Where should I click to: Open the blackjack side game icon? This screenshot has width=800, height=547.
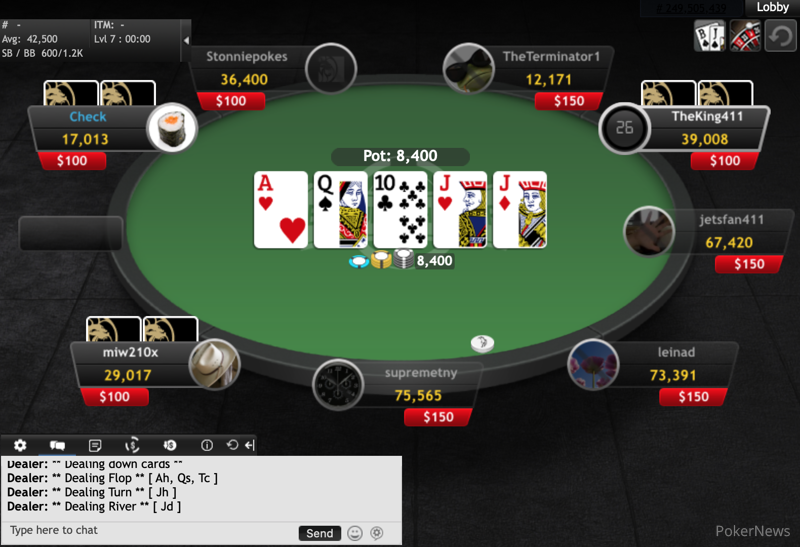pyautogui.click(x=709, y=36)
